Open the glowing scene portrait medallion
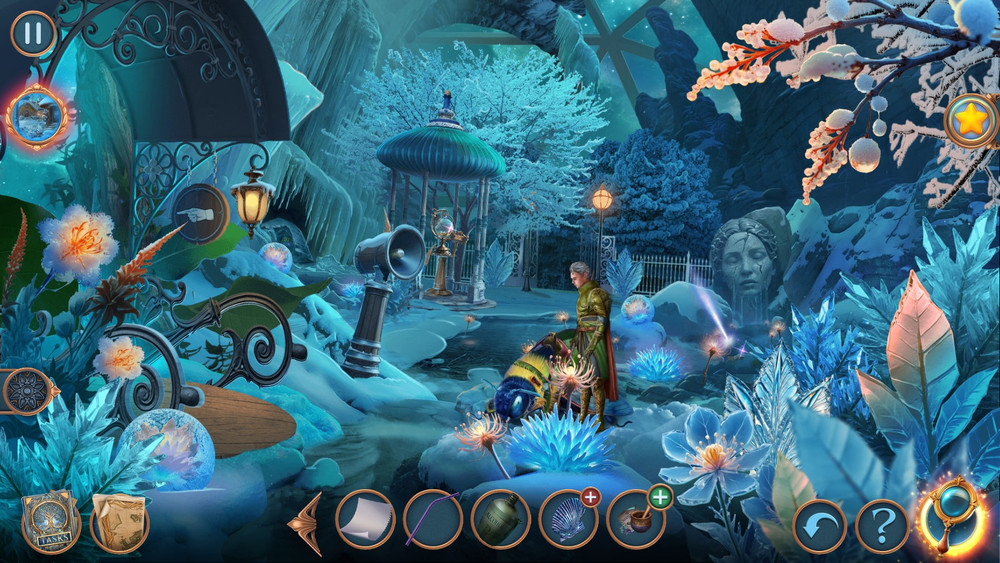Image resolution: width=1000 pixels, height=563 pixels. click(x=37, y=116)
